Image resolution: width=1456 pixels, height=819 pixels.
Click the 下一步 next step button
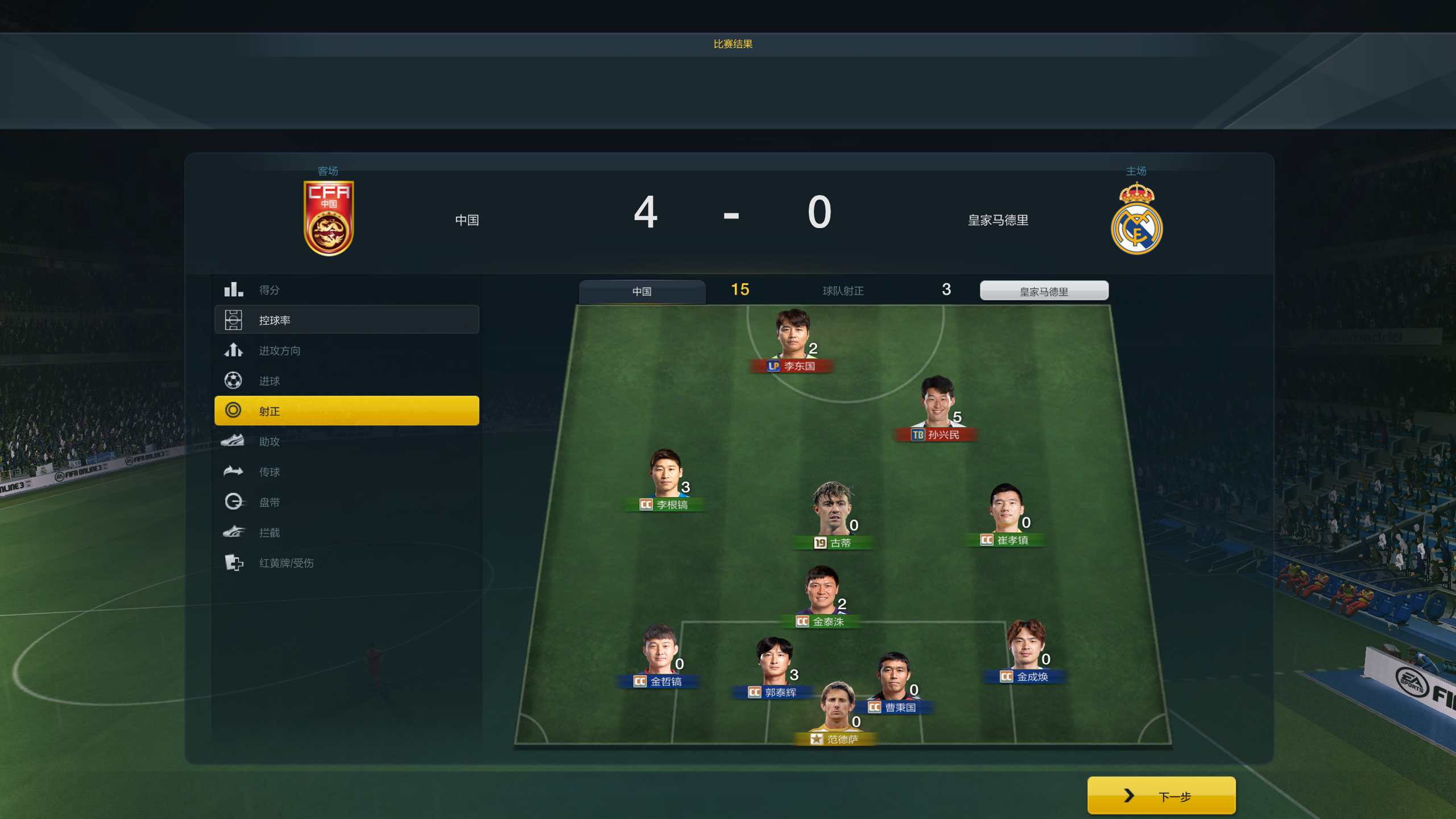pos(1161,796)
